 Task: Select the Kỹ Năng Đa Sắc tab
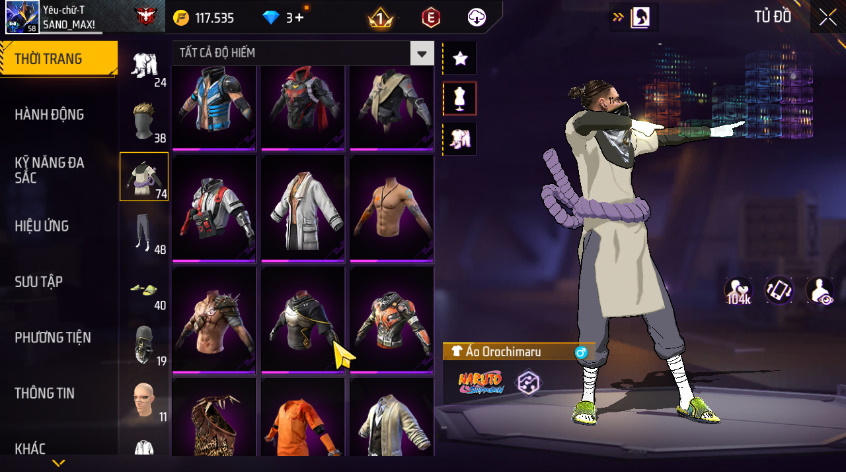point(50,169)
